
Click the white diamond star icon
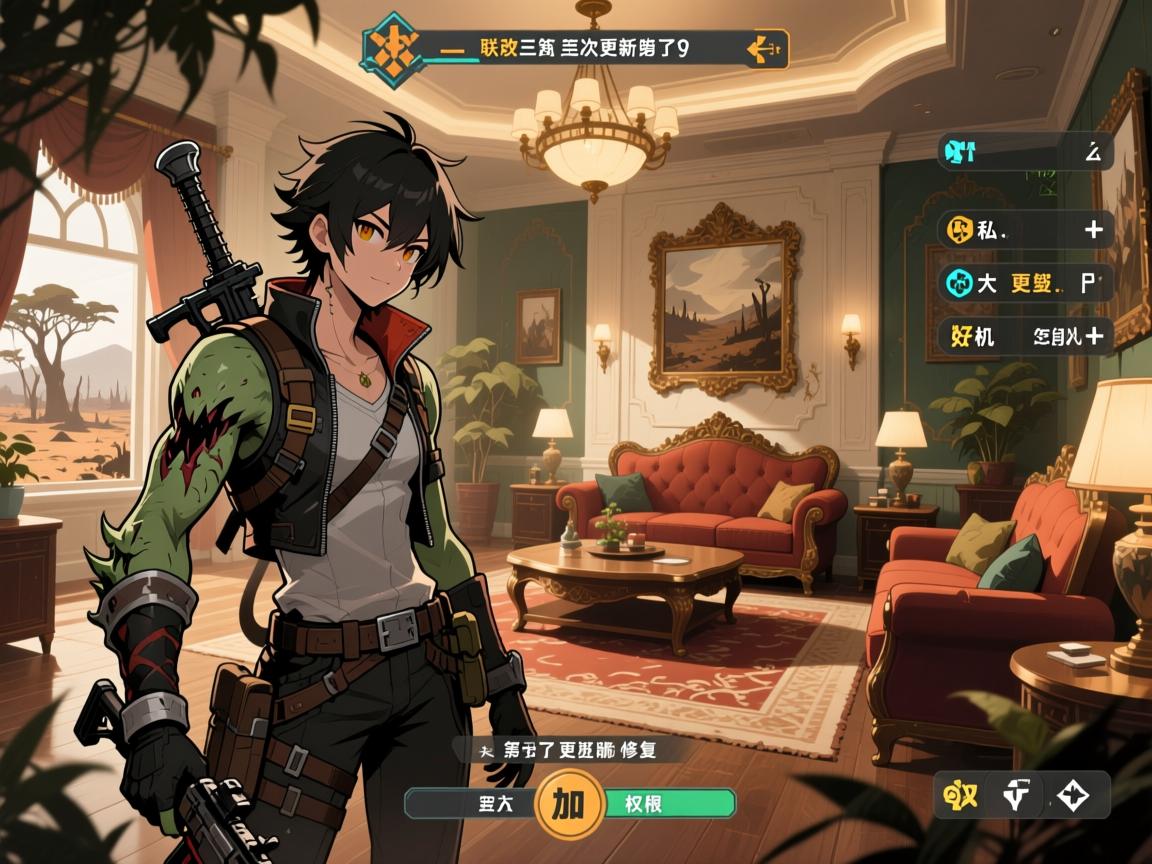pyautogui.click(x=1072, y=797)
